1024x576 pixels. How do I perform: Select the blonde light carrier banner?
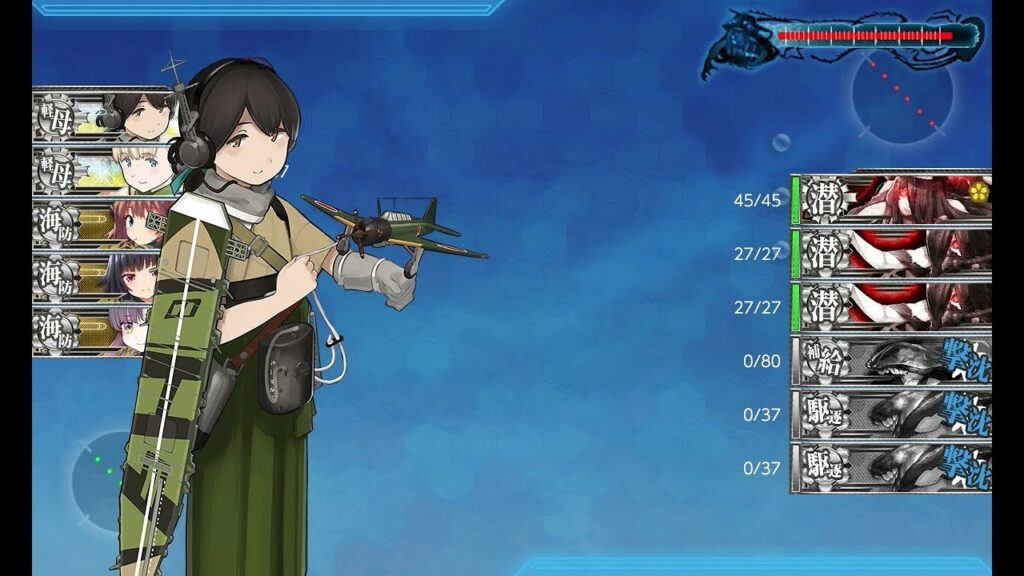[100, 169]
